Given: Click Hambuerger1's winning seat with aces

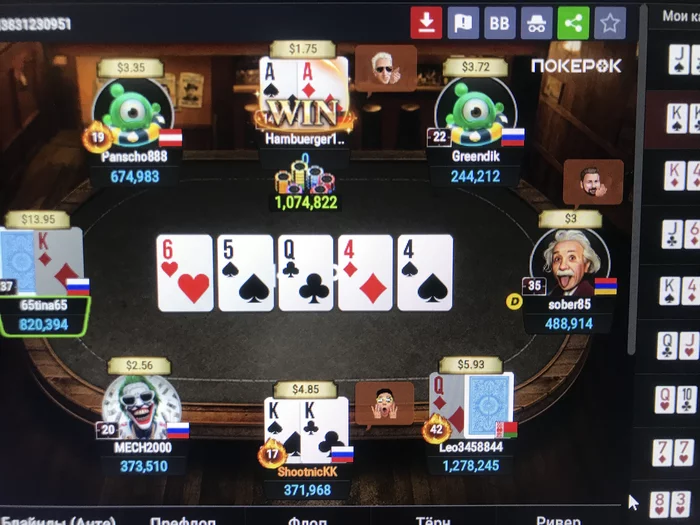Looking at the screenshot, I should (x=304, y=100).
